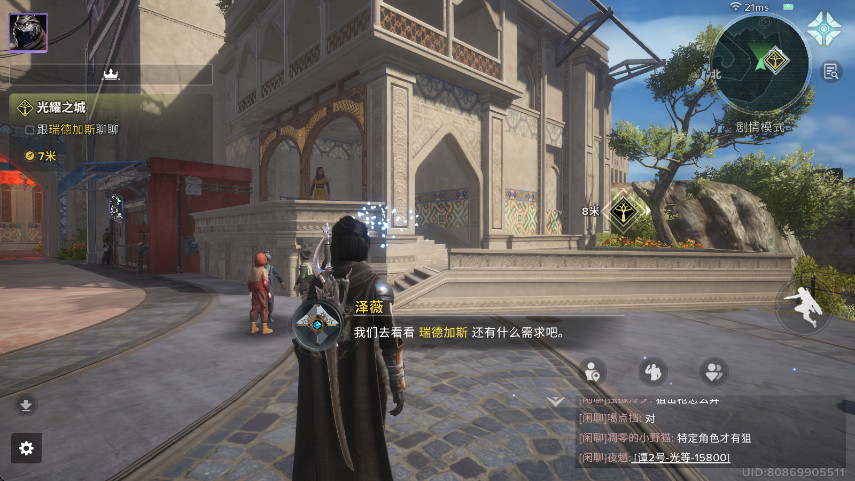Click the crown bar below the portrait
Image resolution: width=855 pixels, height=481 pixels.
click(x=111, y=74)
